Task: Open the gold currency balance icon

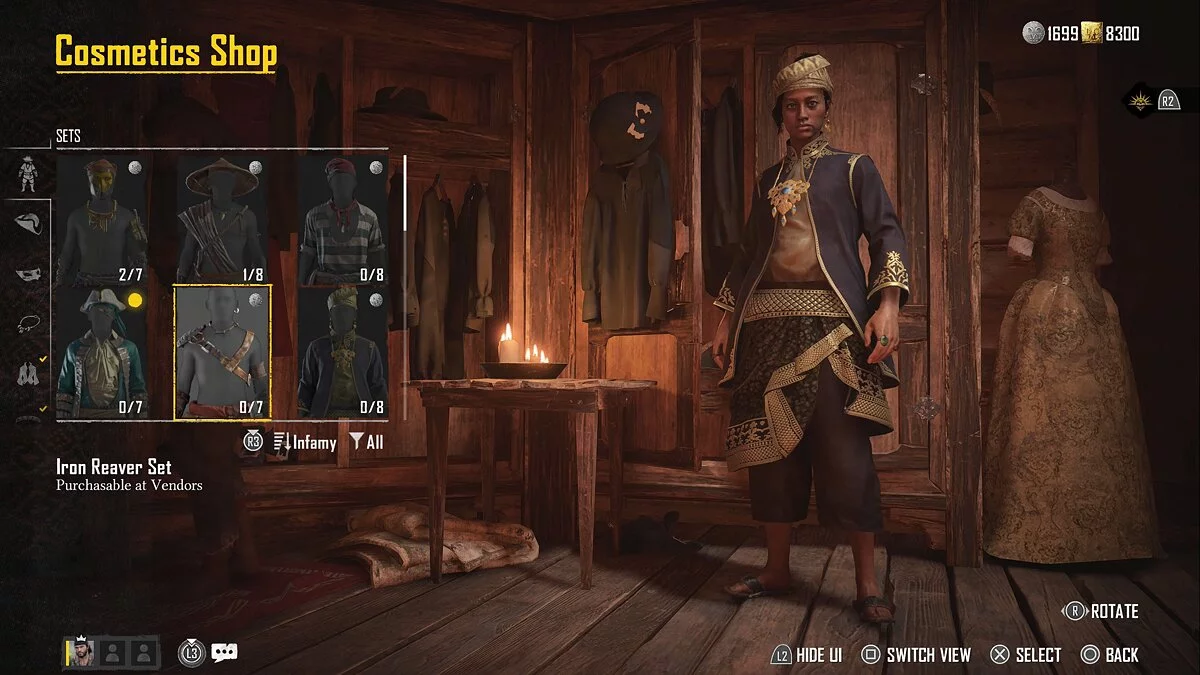Action: pos(1091,34)
